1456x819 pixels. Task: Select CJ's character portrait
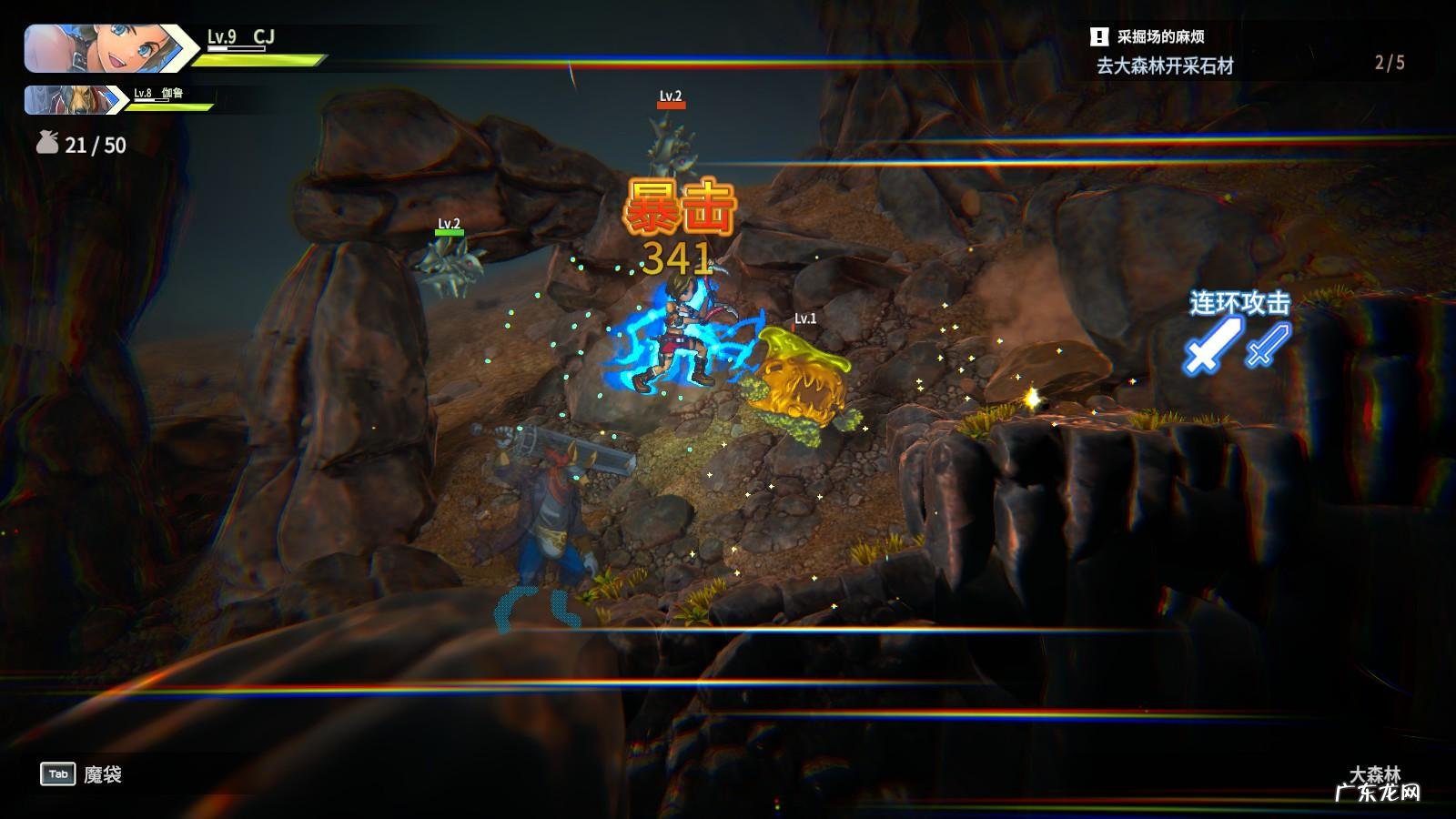tap(100, 47)
